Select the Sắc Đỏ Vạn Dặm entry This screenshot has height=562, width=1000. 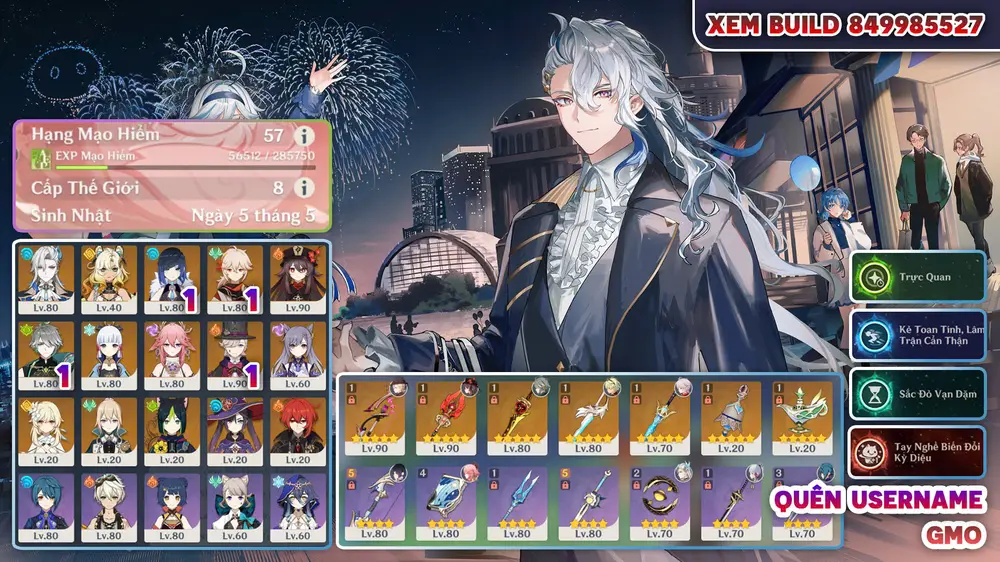tap(918, 394)
